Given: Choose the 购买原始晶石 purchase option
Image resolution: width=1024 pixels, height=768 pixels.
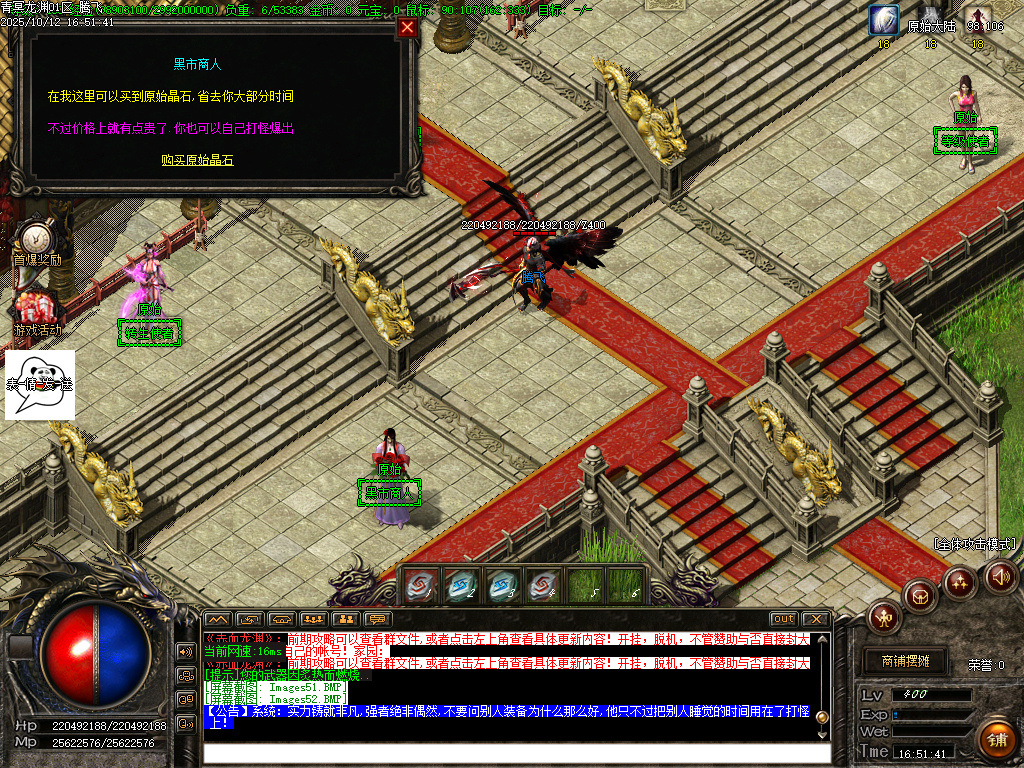Looking at the screenshot, I should [197, 160].
